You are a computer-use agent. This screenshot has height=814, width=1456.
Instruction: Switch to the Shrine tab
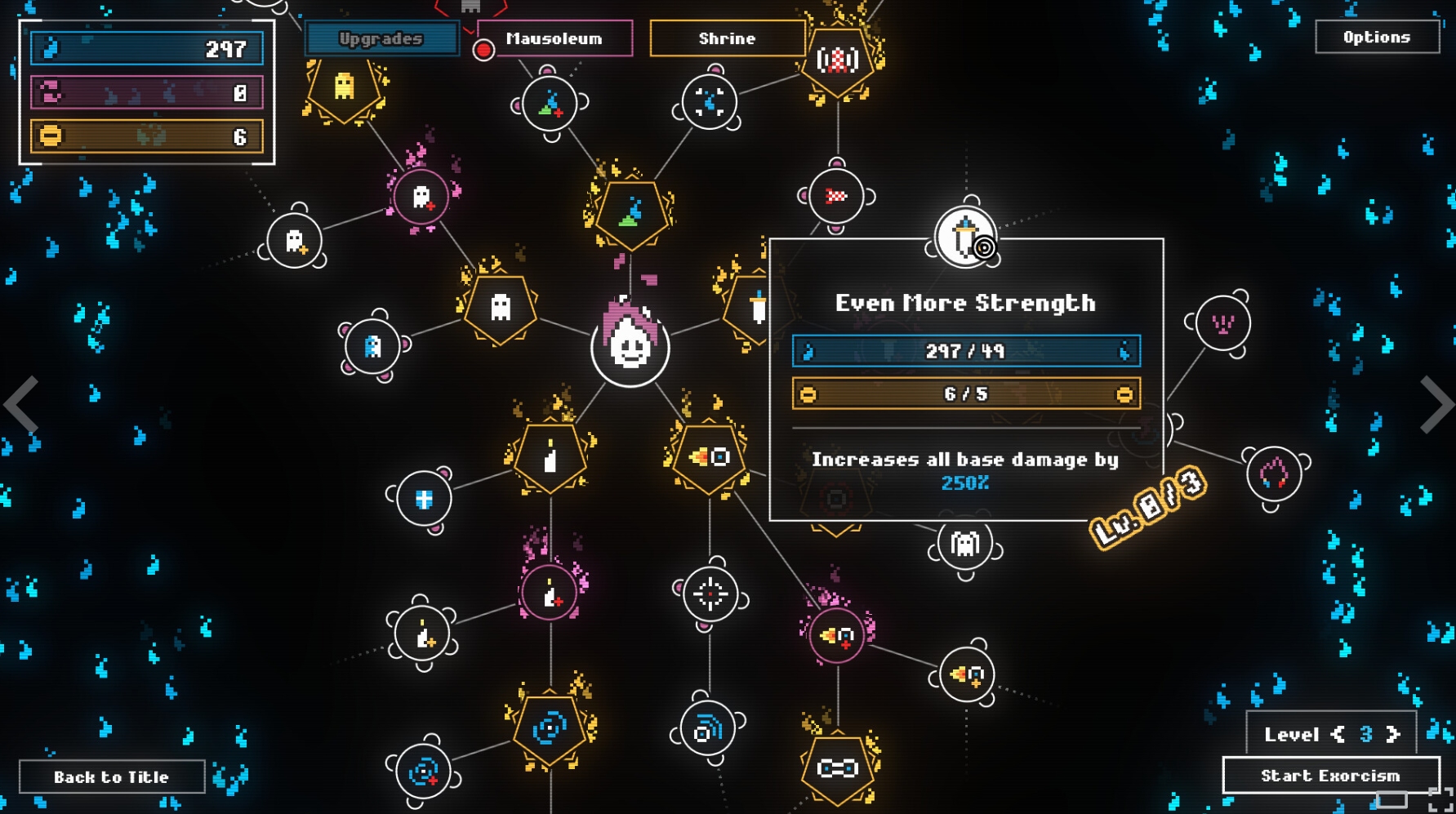click(727, 38)
